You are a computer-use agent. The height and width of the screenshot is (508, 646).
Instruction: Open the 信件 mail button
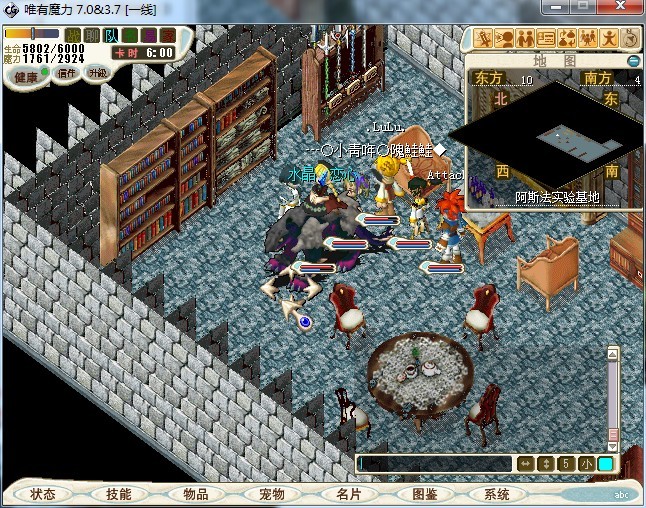tap(68, 73)
